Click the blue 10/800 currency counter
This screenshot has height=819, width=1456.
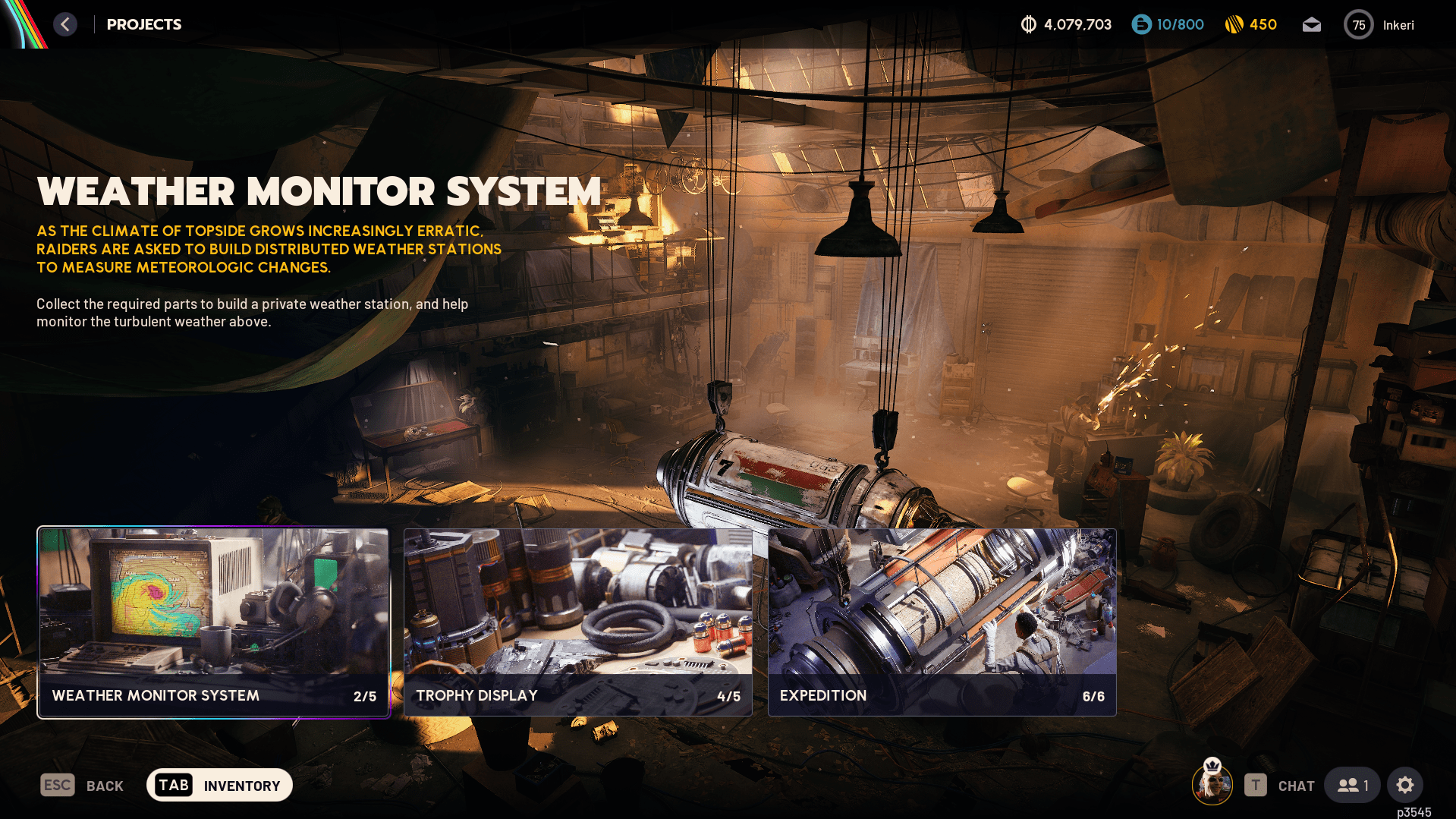click(x=1168, y=25)
